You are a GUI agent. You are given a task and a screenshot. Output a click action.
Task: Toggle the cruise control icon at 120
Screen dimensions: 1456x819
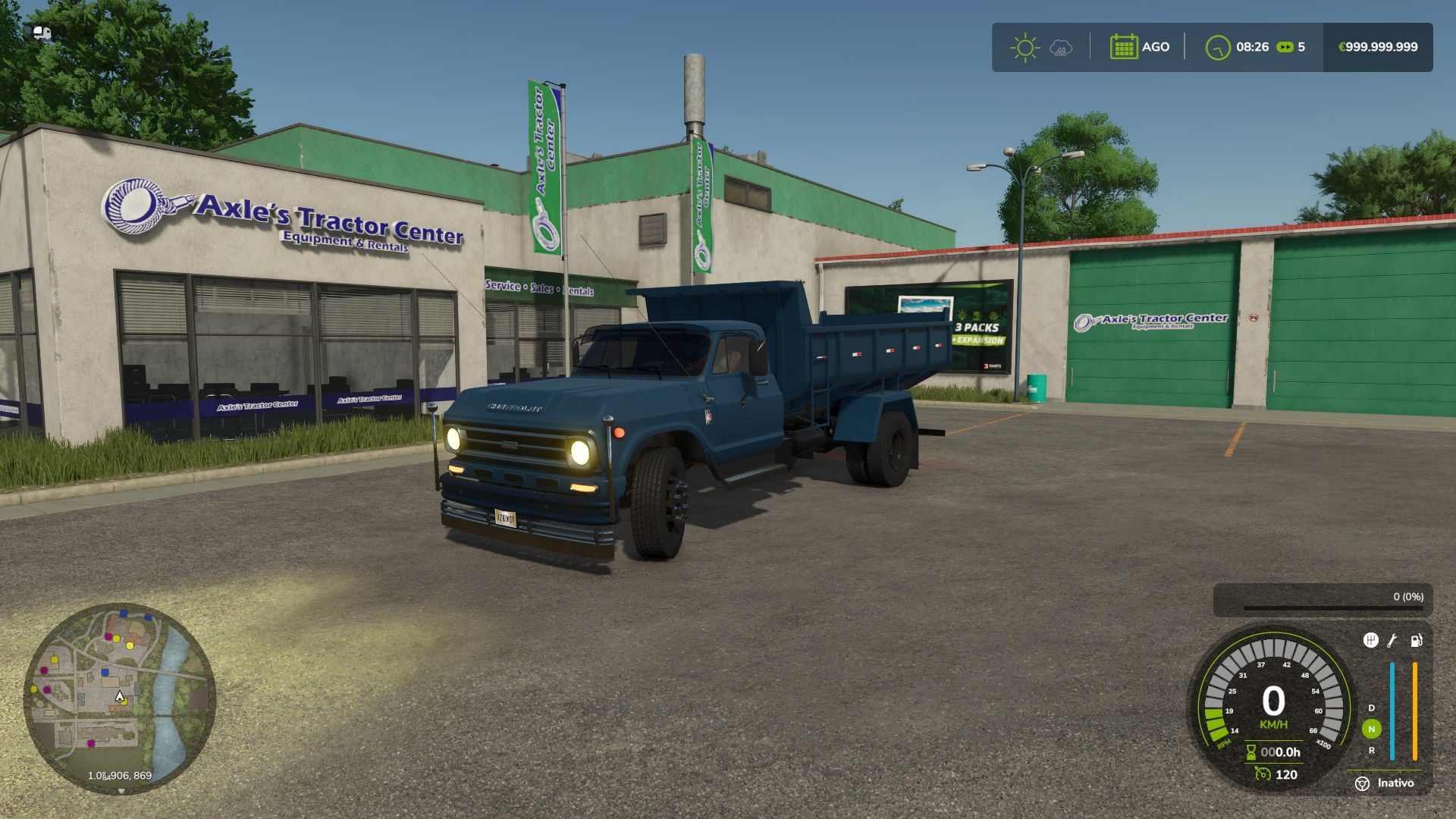1263,774
